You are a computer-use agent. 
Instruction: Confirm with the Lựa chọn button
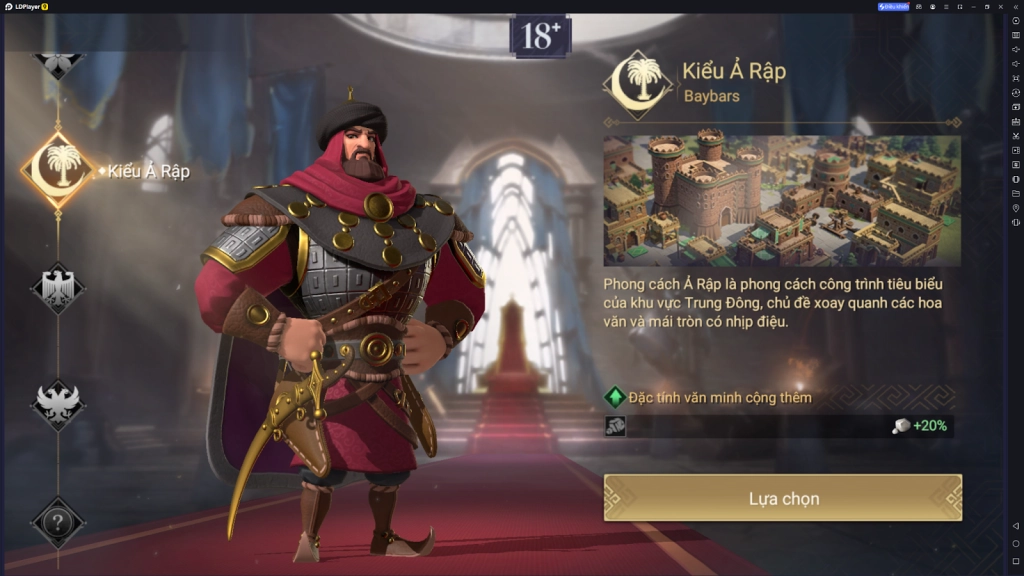[782, 498]
